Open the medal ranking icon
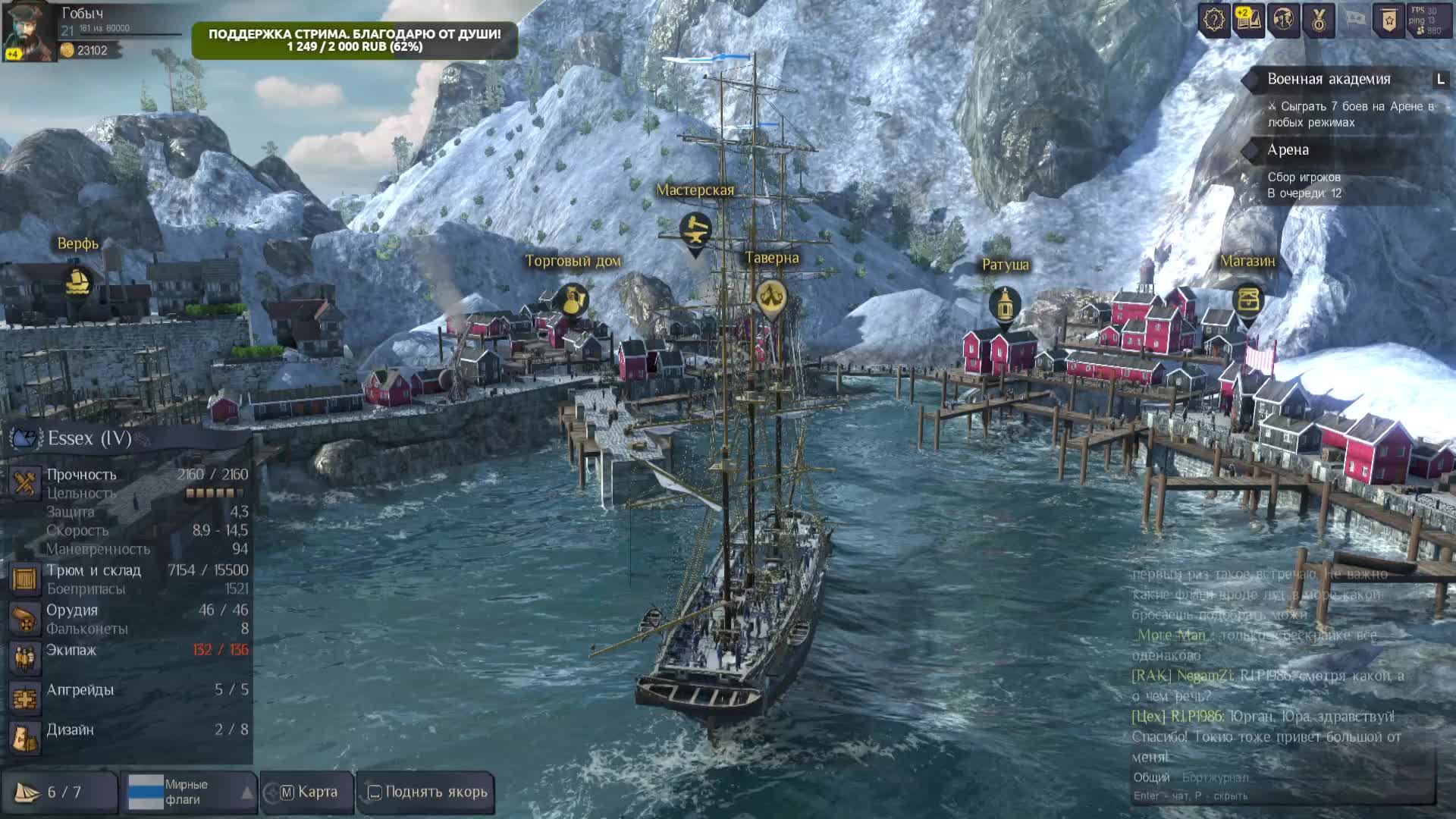1456x819 pixels. [1319, 20]
